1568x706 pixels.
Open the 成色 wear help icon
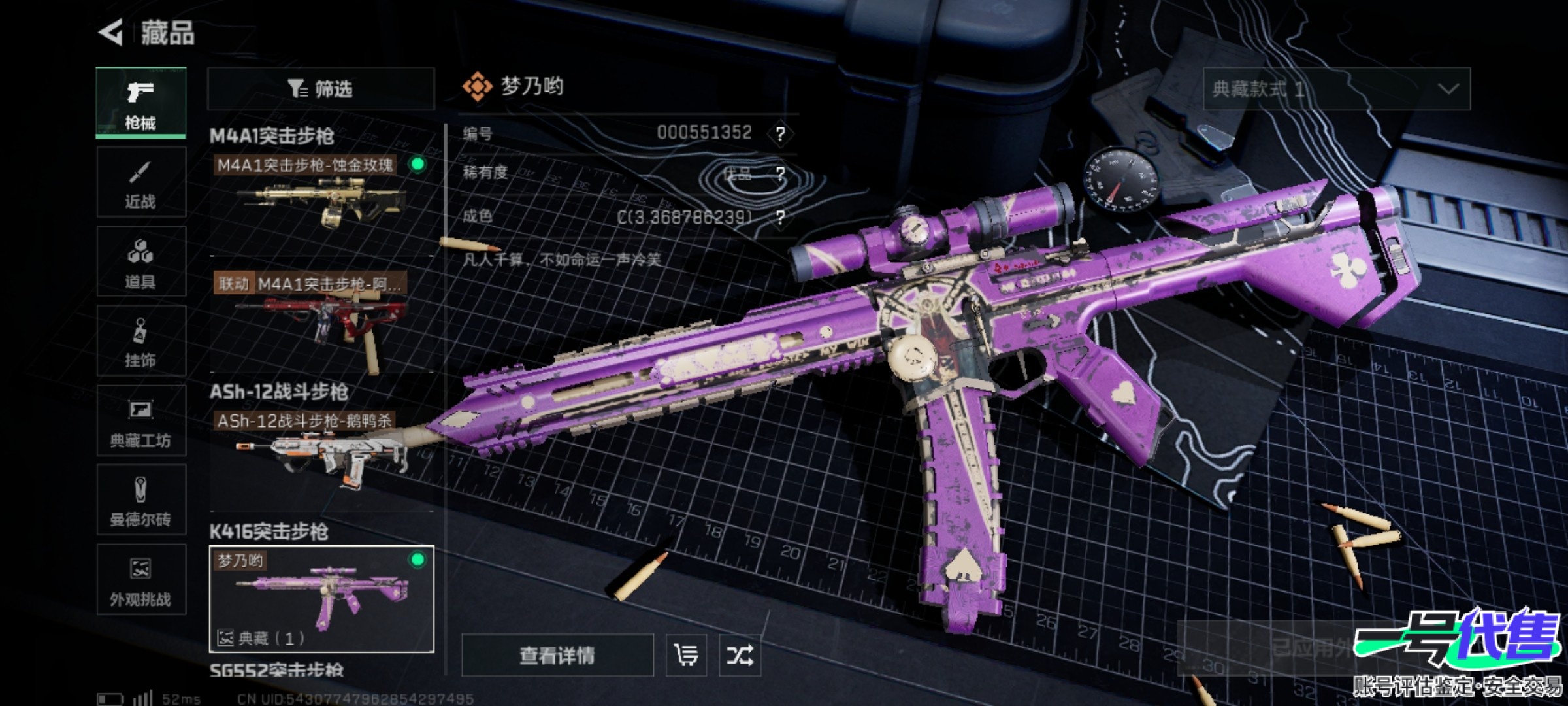coord(780,217)
